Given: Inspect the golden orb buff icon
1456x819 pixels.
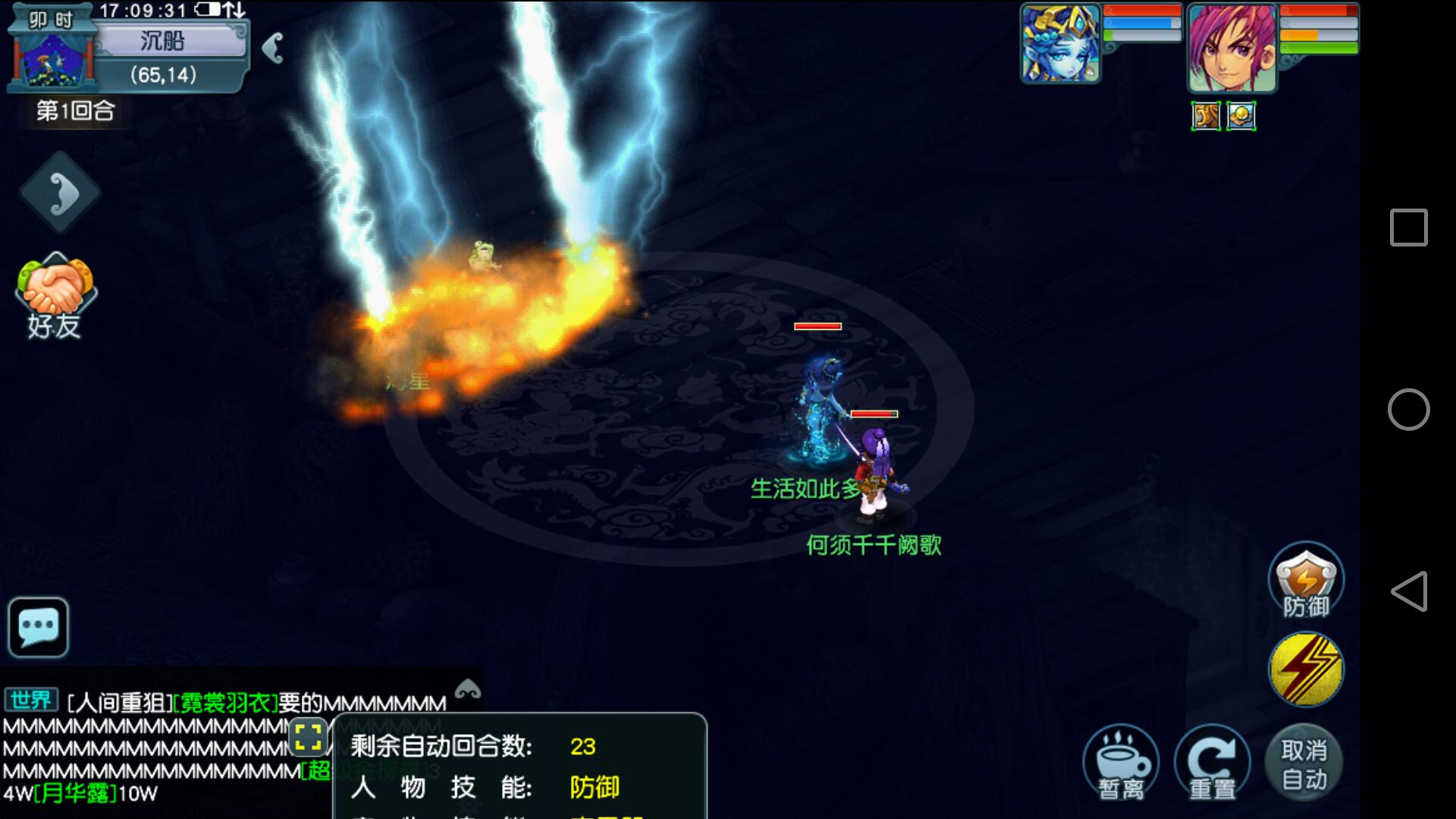Looking at the screenshot, I should pos(1241,116).
